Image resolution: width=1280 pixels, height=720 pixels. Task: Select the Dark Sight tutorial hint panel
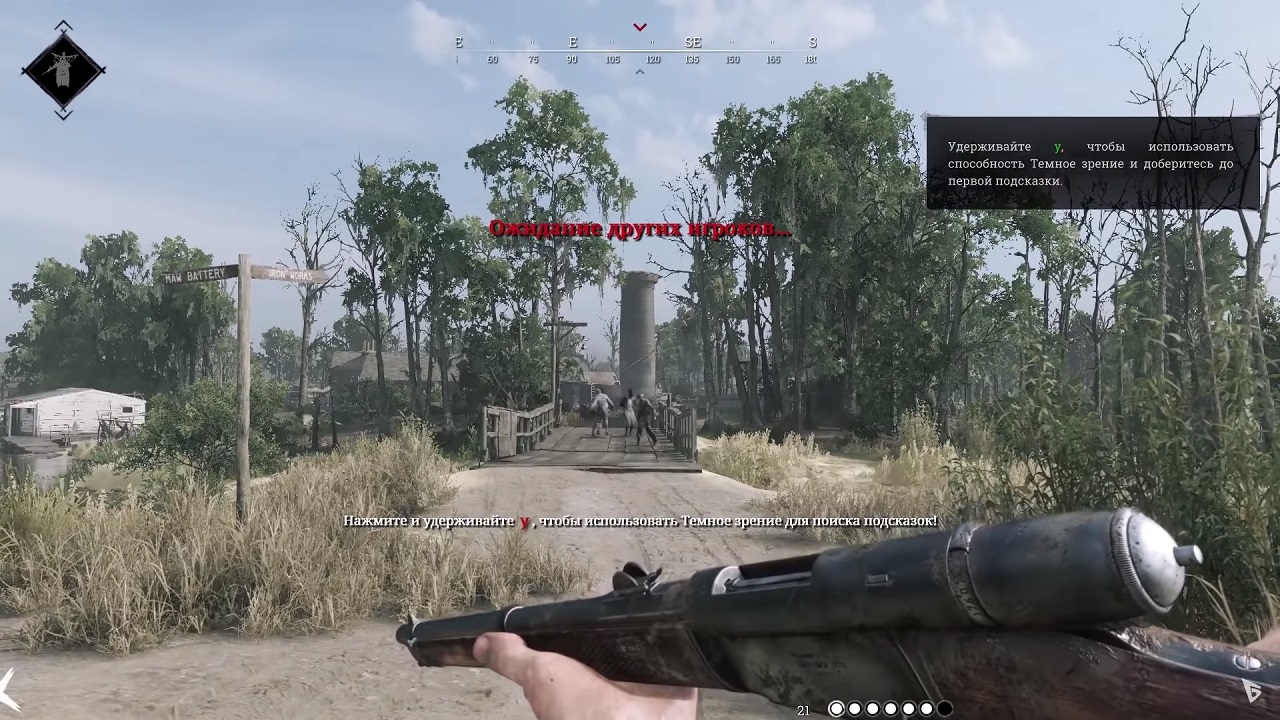point(1092,163)
